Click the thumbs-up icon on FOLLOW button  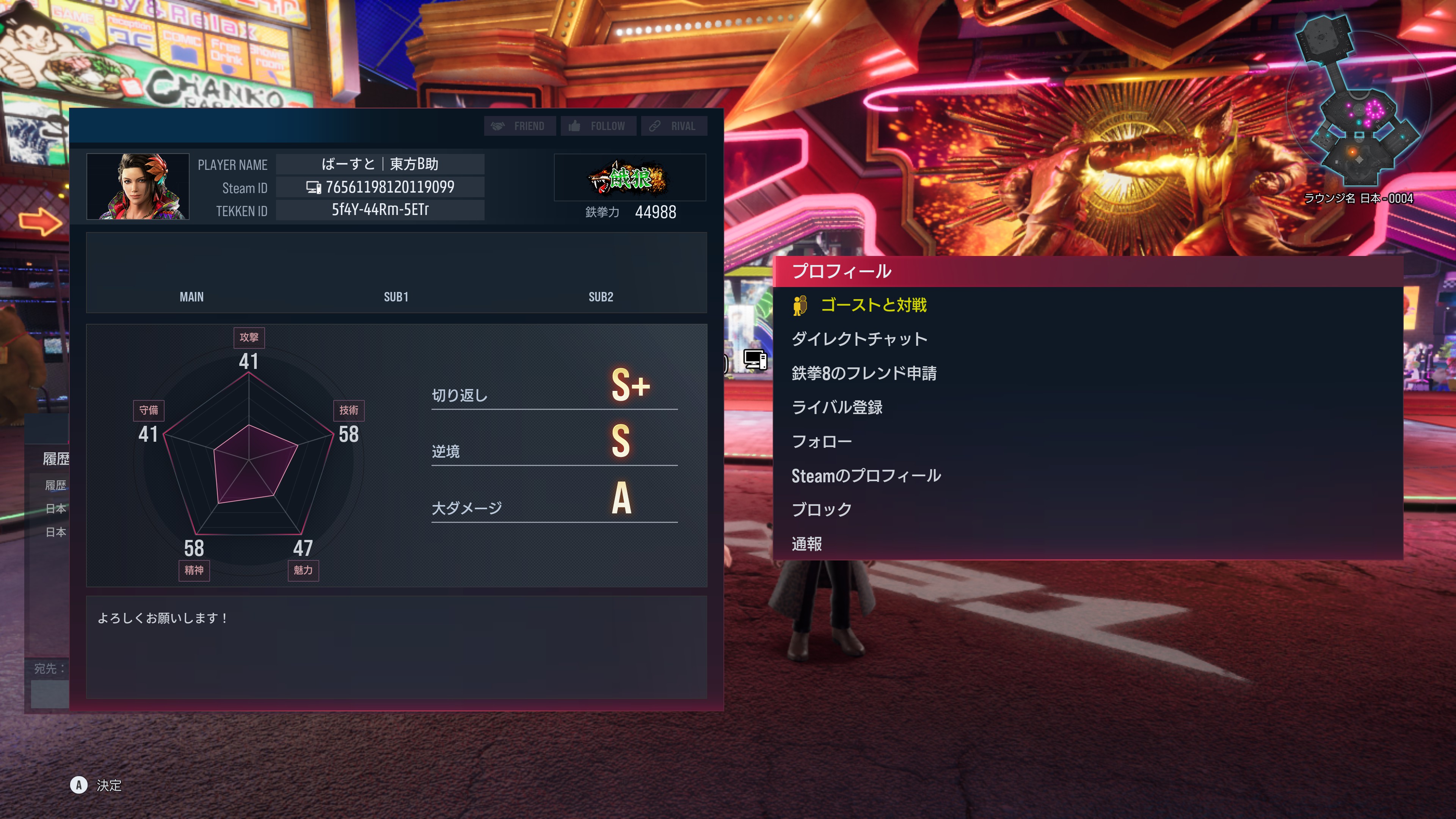point(574,126)
